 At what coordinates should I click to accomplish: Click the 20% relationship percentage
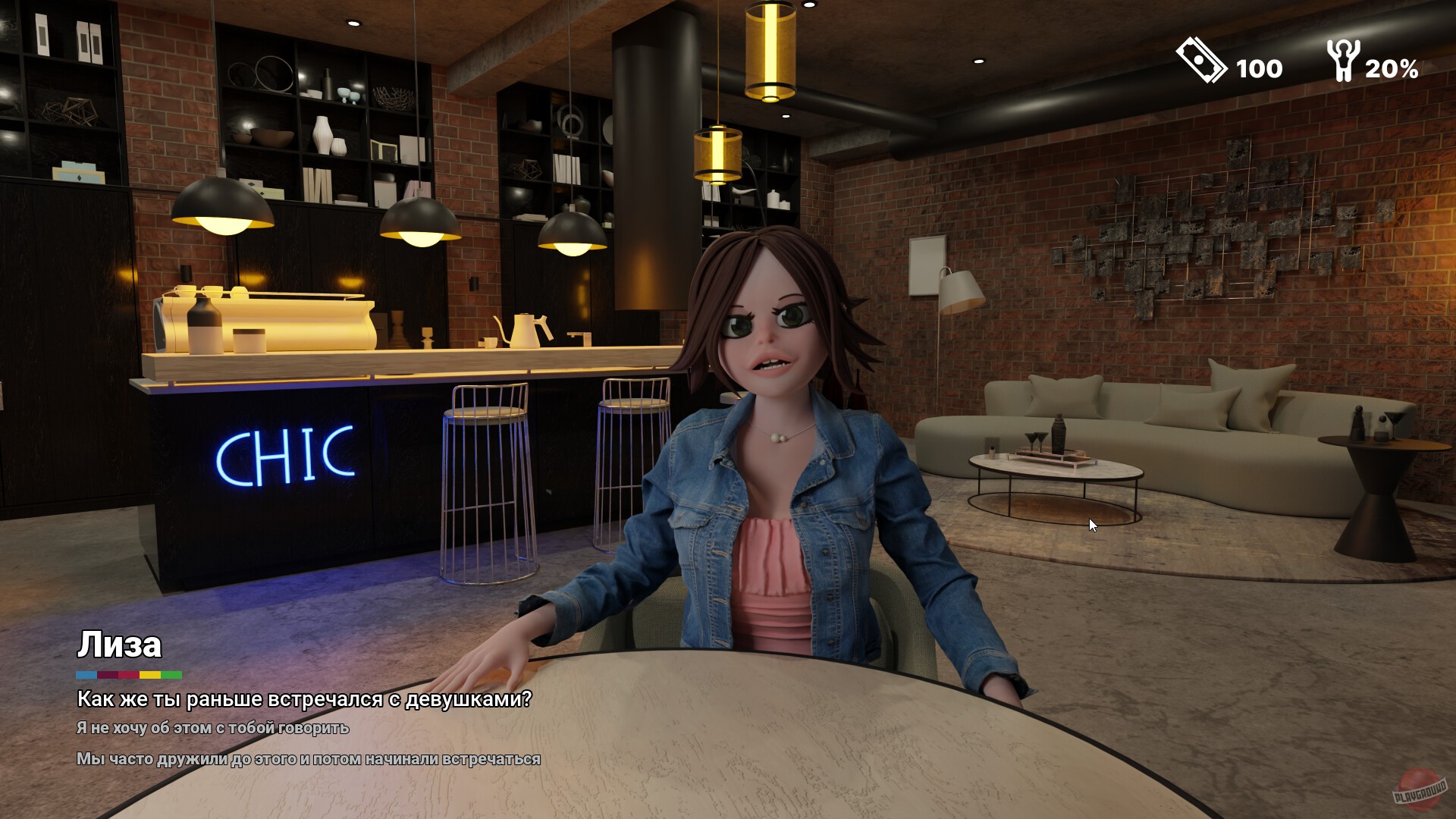click(x=1392, y=70)
